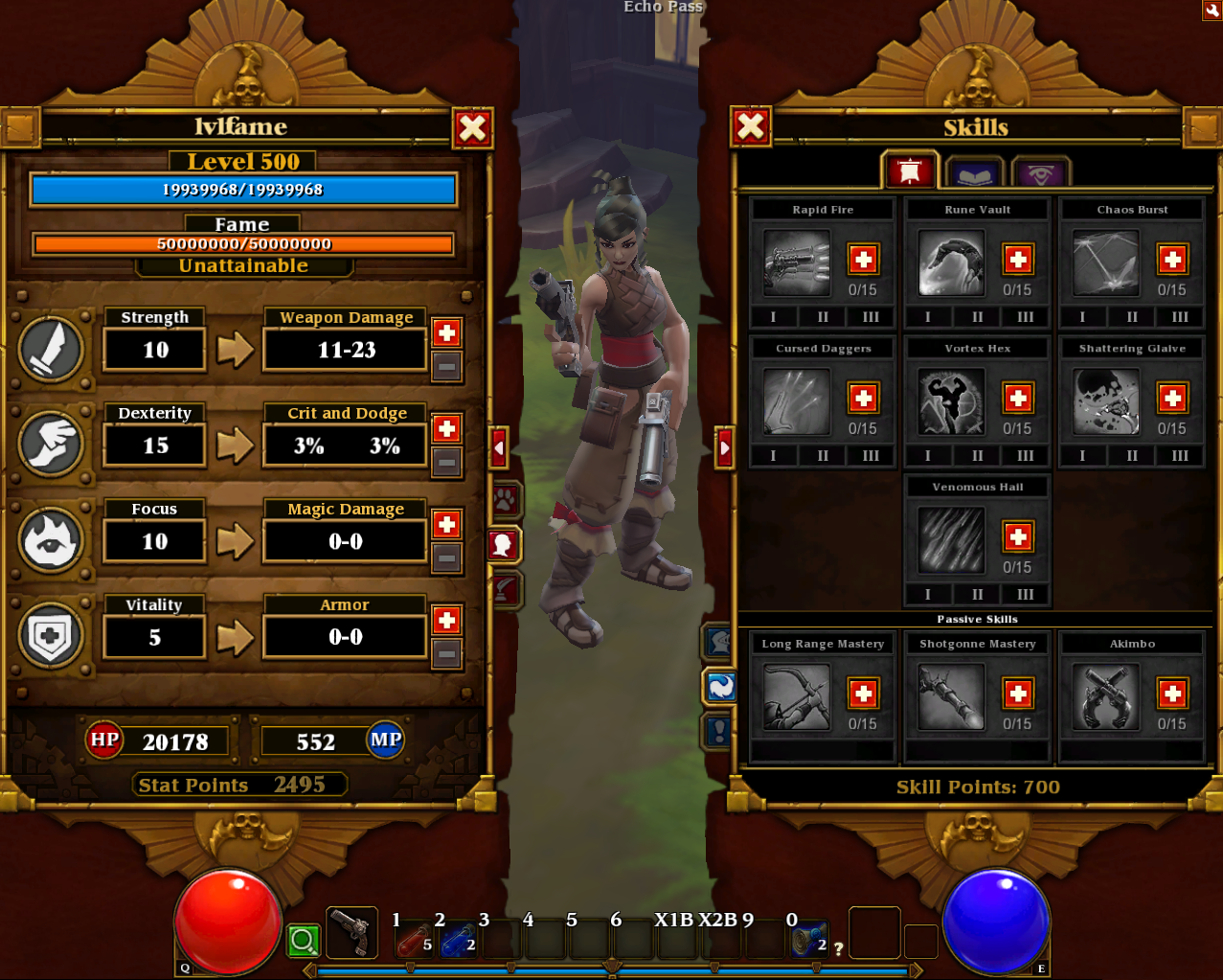Upgrade the Chaos Burst skill
The image size is (1223, 980).
[x=1171, y=259]
